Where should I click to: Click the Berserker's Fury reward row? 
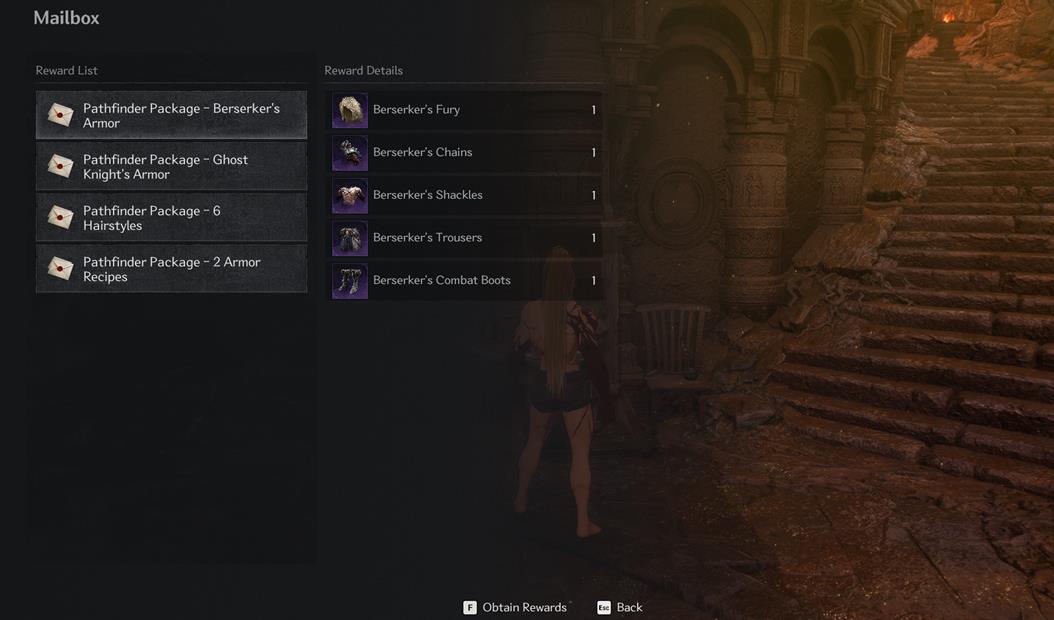coord(466,110)
